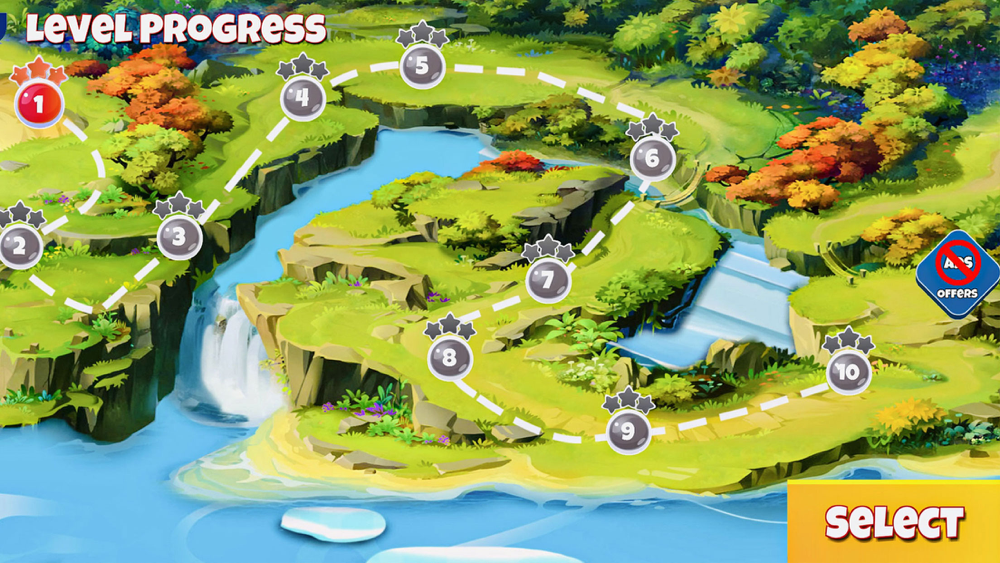This screenshot has height=563, width=1000.
Task: Open the no-ads Offers badge
Action: [958, 274]
